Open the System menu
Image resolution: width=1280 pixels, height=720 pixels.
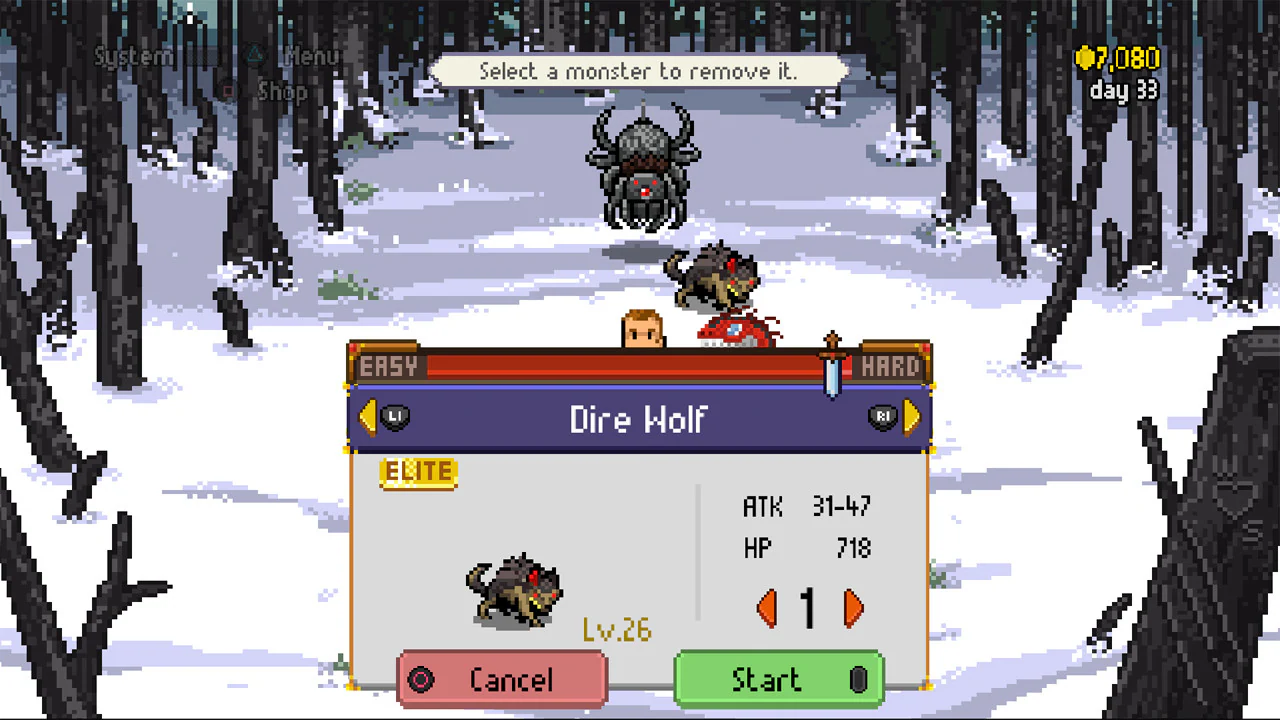tap(131, 57)
